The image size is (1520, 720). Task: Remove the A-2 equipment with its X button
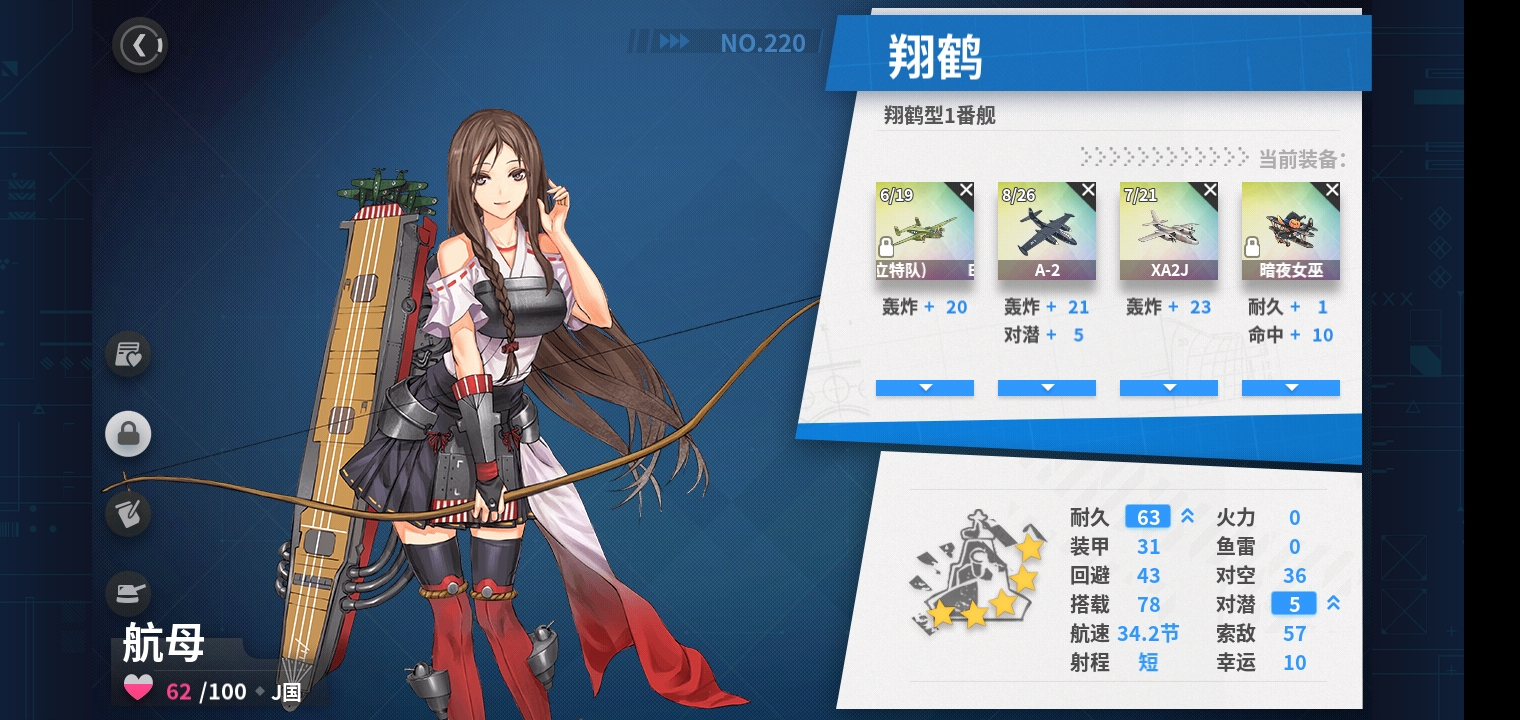click(x=1087, y=189)
